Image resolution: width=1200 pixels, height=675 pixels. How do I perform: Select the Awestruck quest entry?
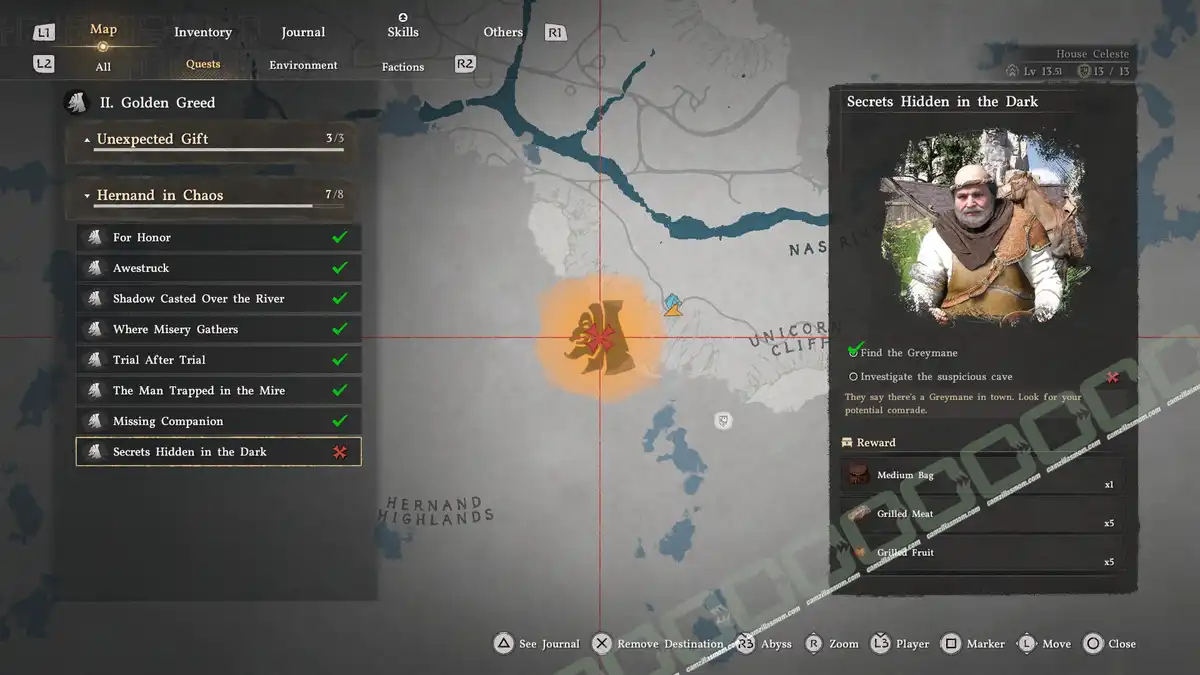(x=218, y=268)
